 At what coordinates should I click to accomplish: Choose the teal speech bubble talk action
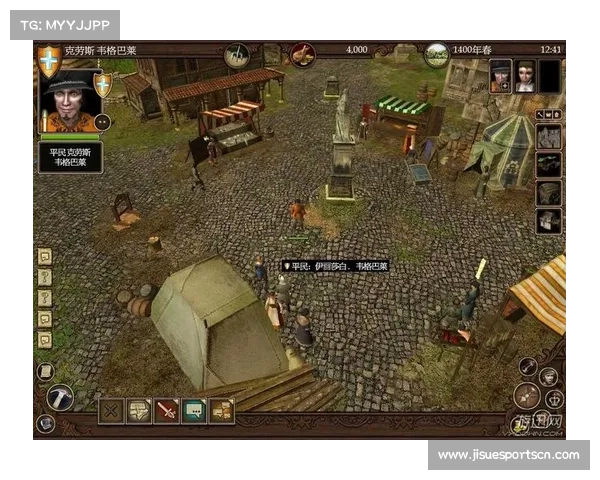tap(194, 410)
